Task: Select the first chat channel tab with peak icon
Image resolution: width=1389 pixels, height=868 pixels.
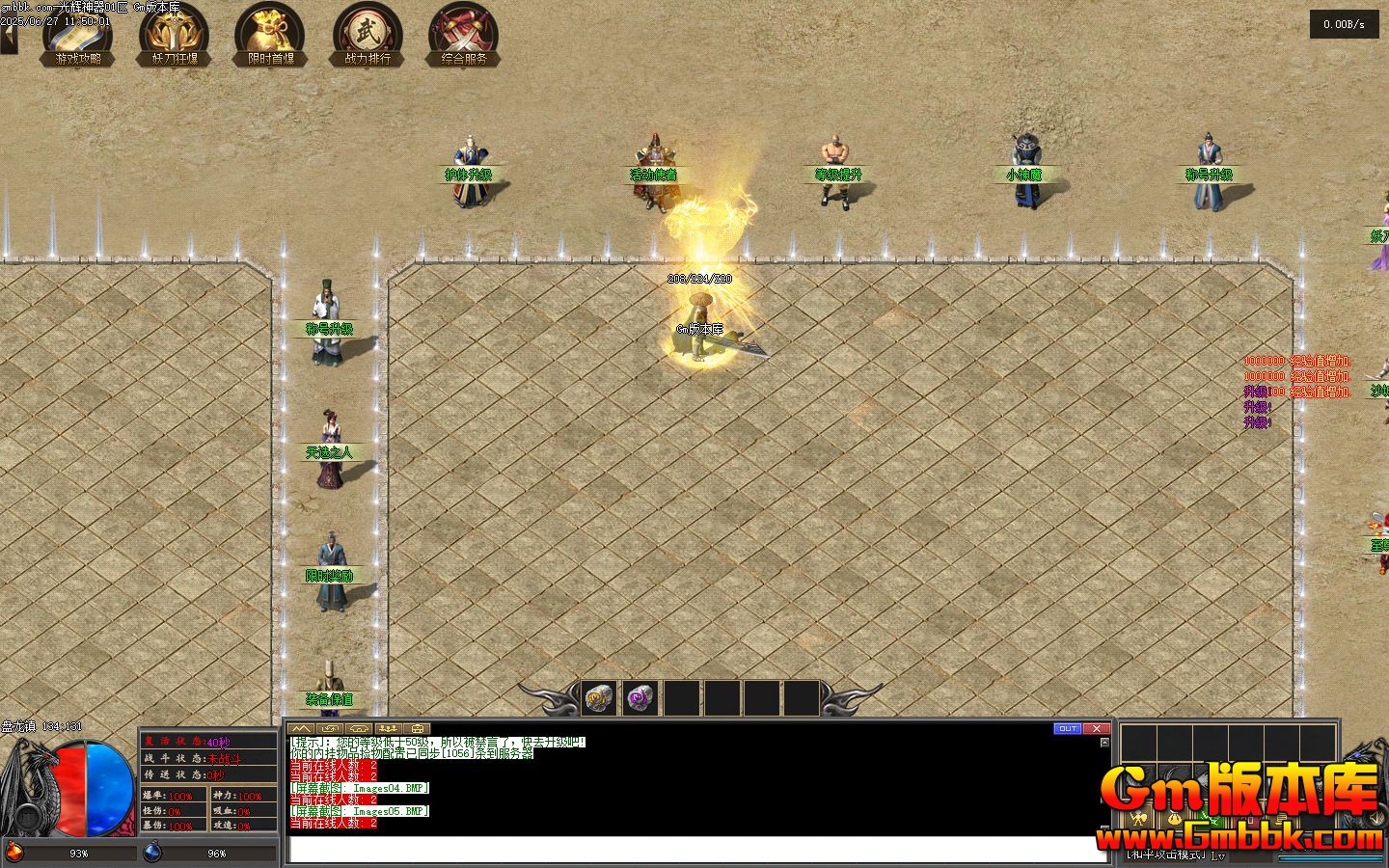Action: [301, 728]
